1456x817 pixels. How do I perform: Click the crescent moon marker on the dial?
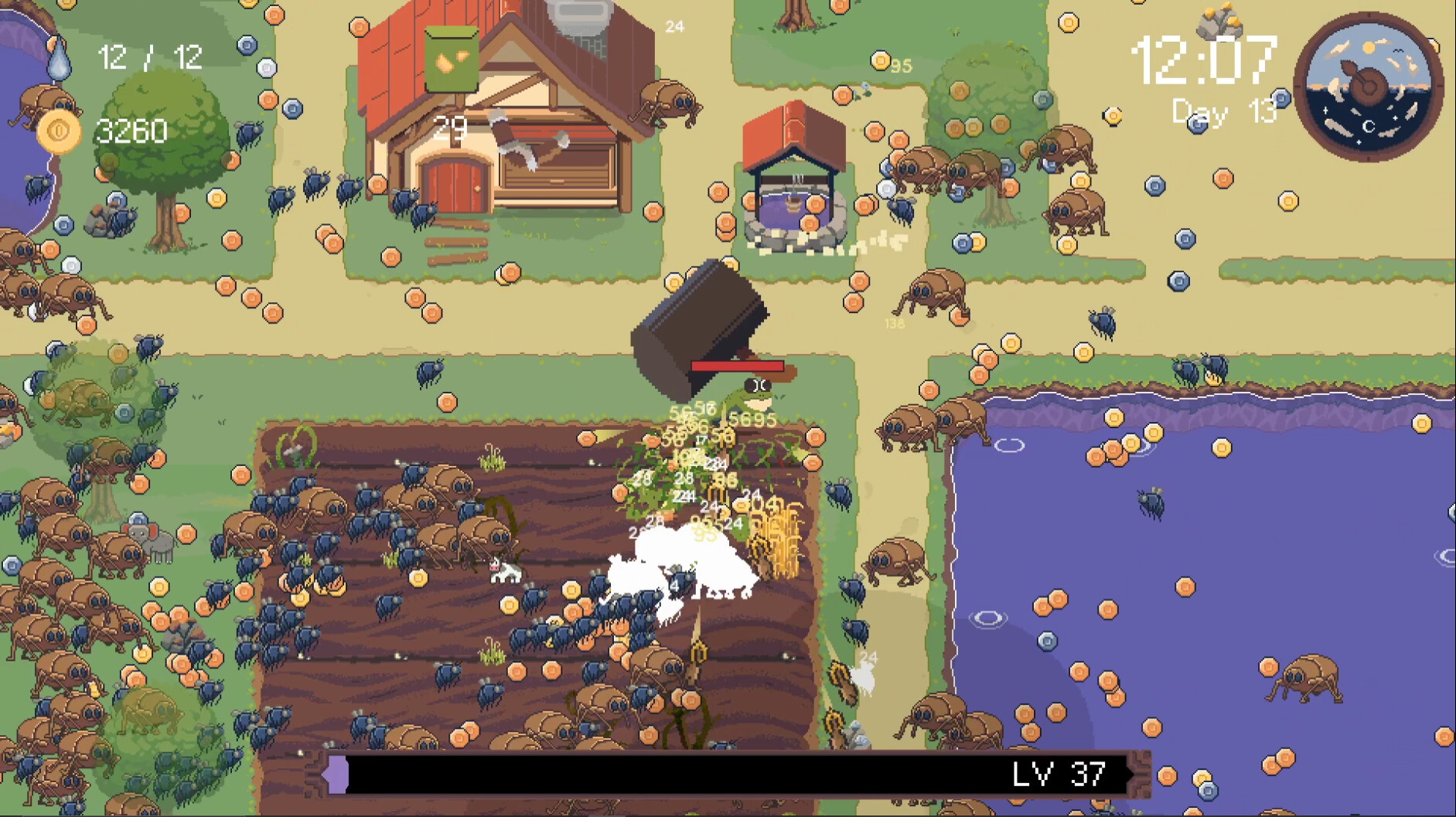(1369, 126)
